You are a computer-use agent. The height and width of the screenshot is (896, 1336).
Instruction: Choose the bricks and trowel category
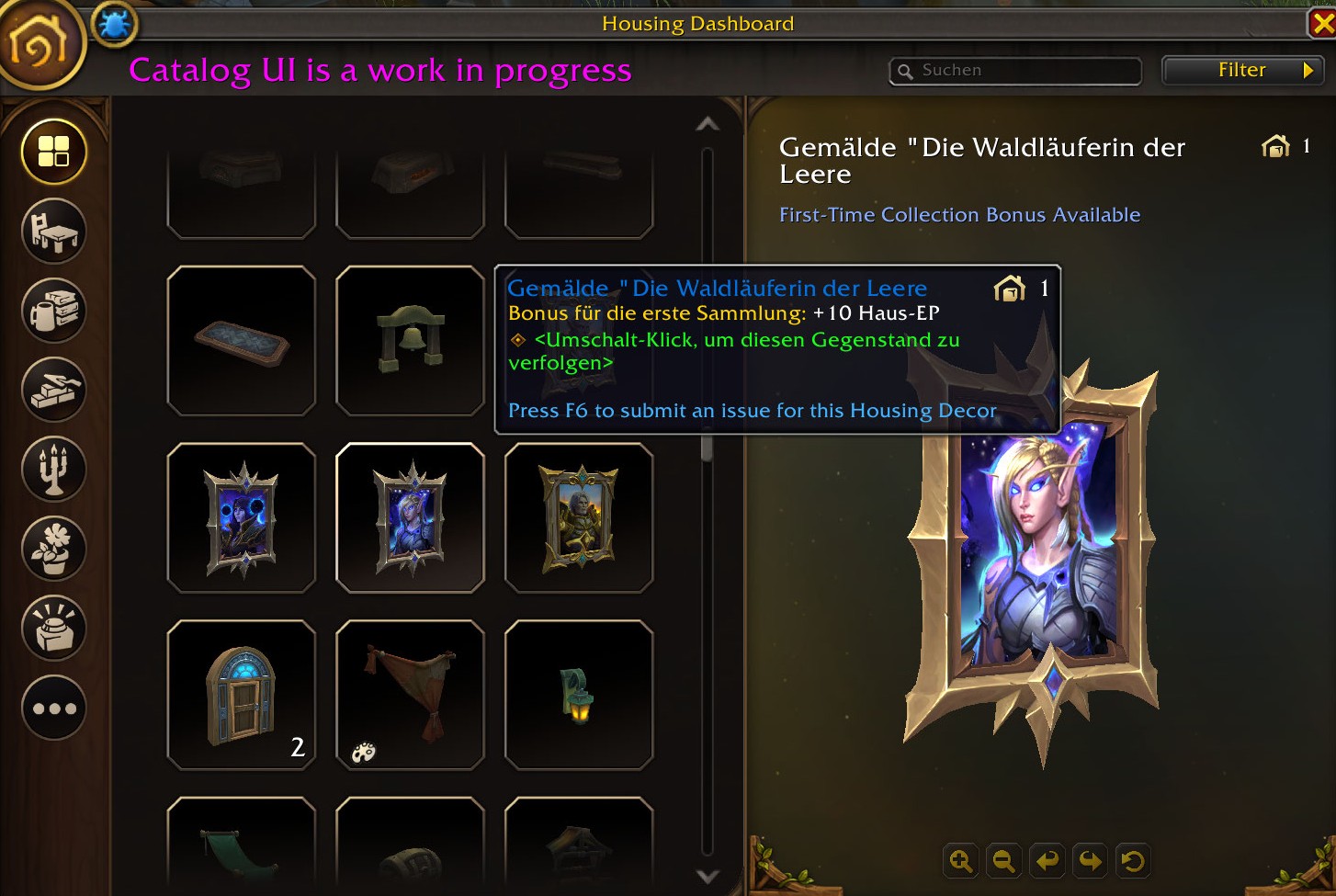coord(54,390)
